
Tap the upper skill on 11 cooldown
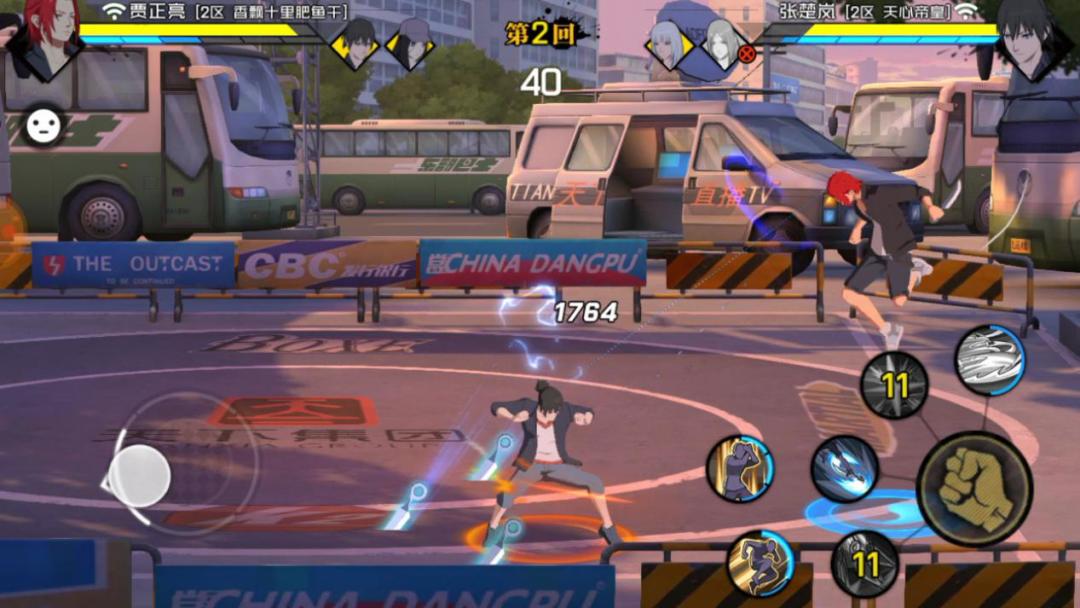click(894, 385)
